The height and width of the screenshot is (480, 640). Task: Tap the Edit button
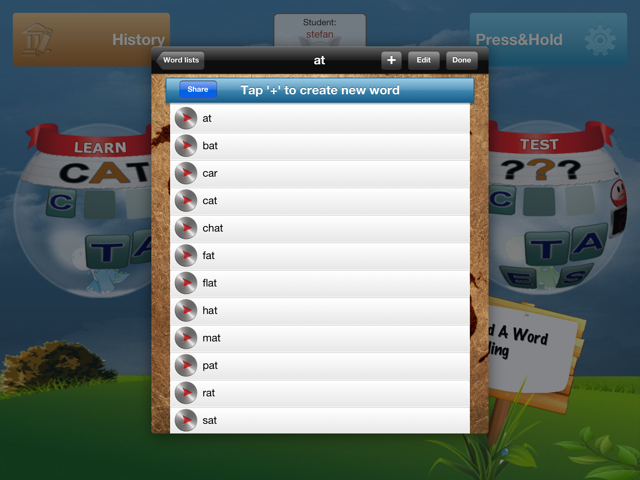(x=423, y=60)
